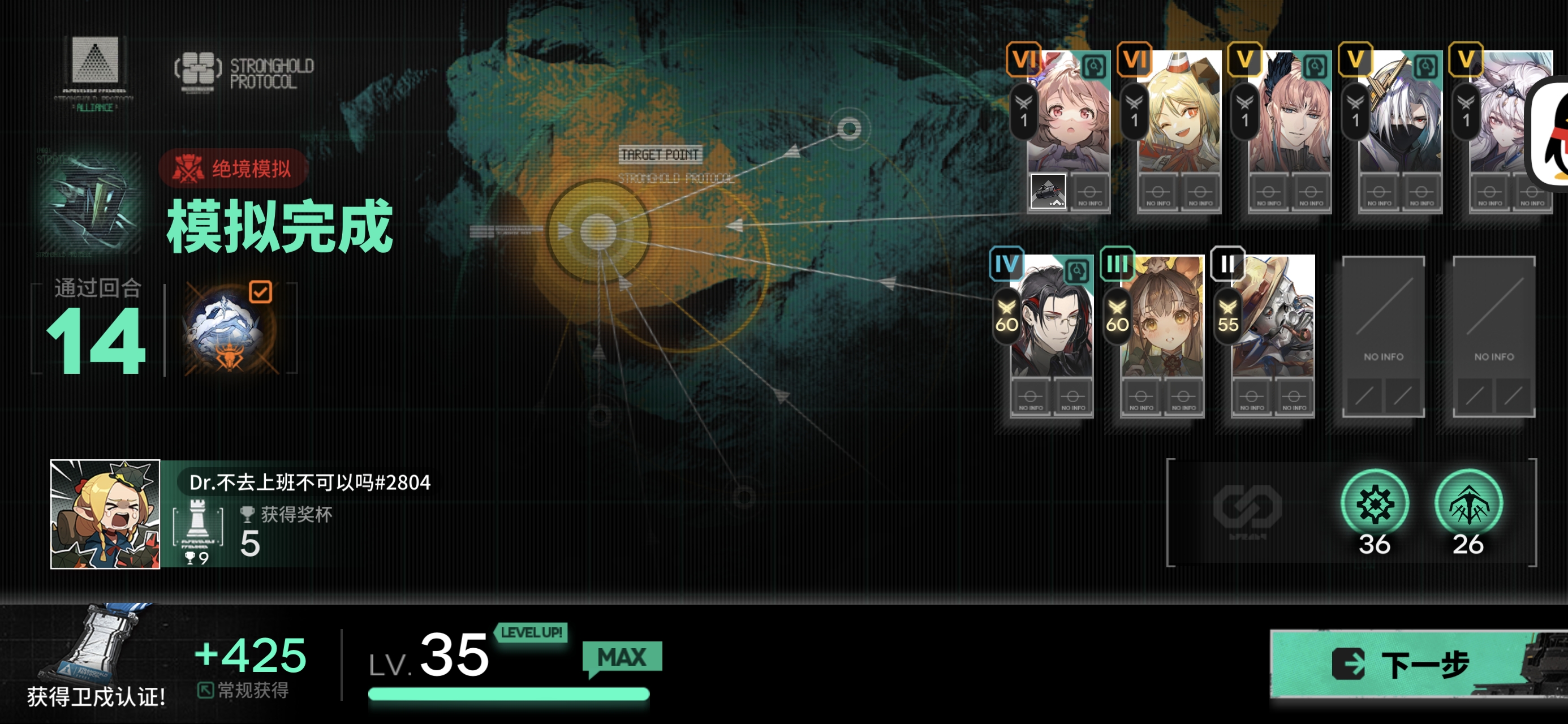
Task: Choose the masked white-haired operator card
Action: (x=1400, y=116)
